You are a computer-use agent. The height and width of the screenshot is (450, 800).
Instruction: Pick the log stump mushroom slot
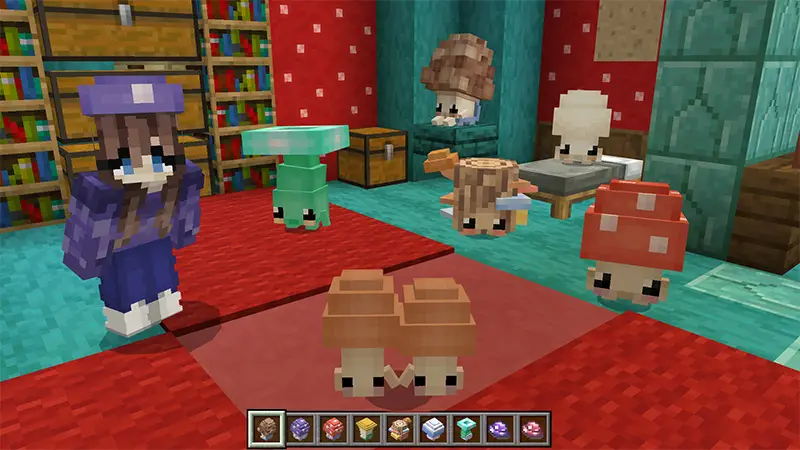click(400, 430)
